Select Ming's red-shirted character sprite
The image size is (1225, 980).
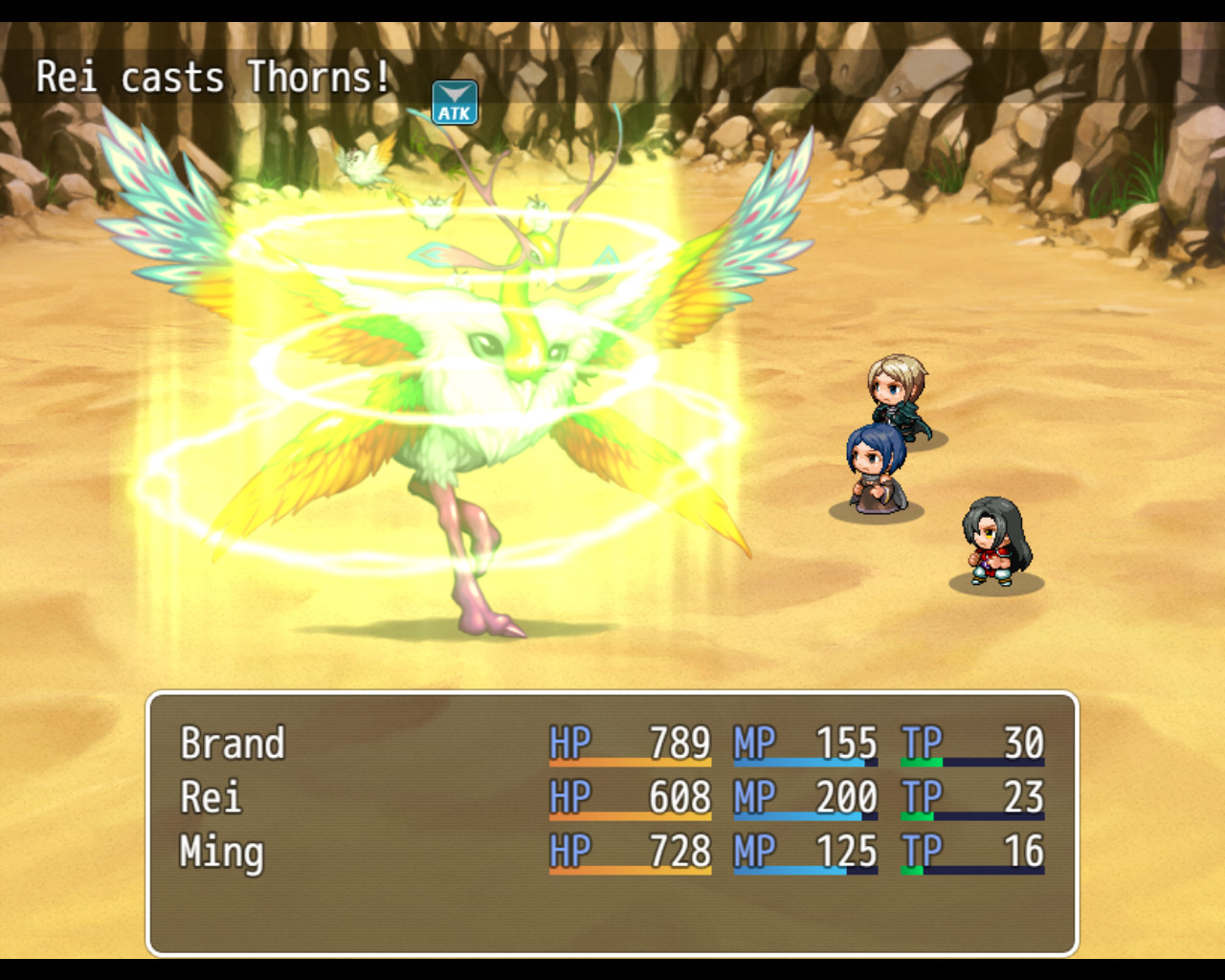point(991,546)
